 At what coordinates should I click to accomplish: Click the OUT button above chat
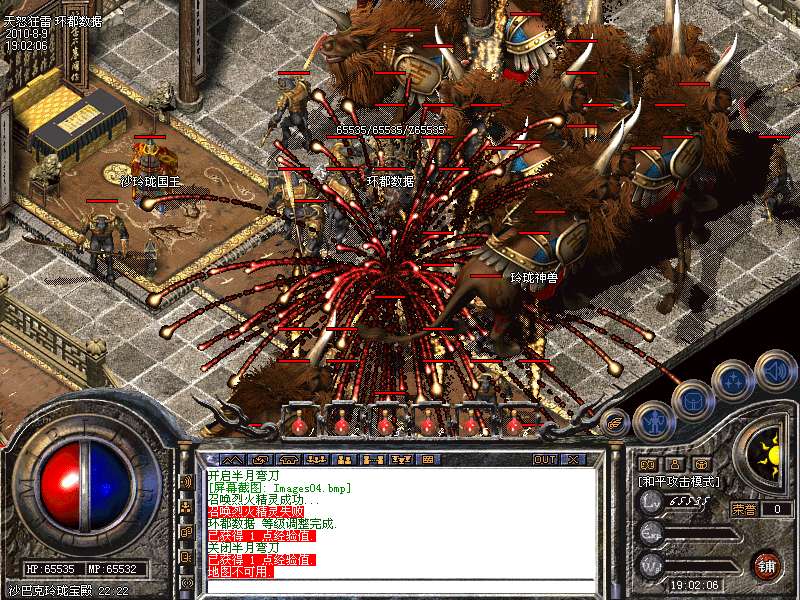click(x=544, y=459)
